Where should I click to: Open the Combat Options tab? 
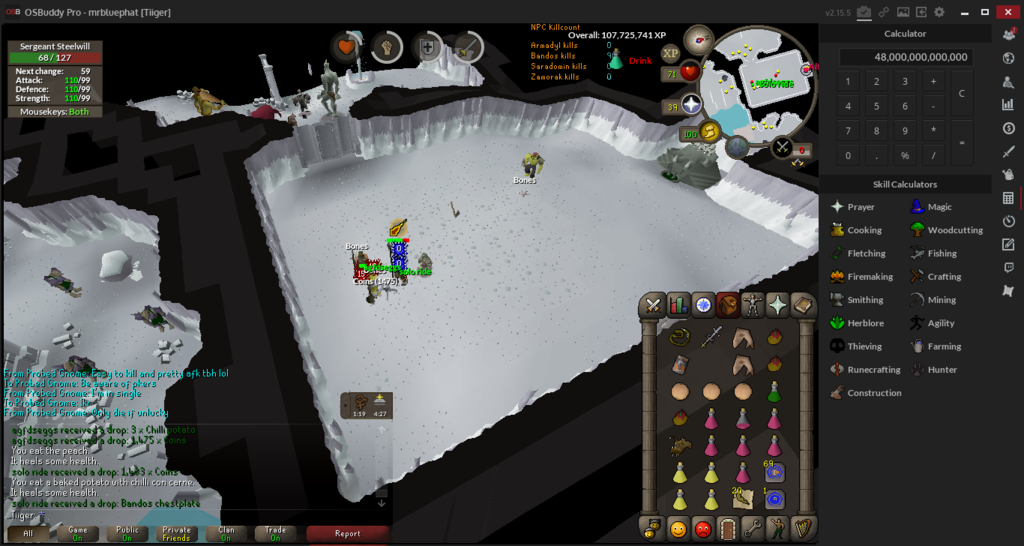(653, 306)
